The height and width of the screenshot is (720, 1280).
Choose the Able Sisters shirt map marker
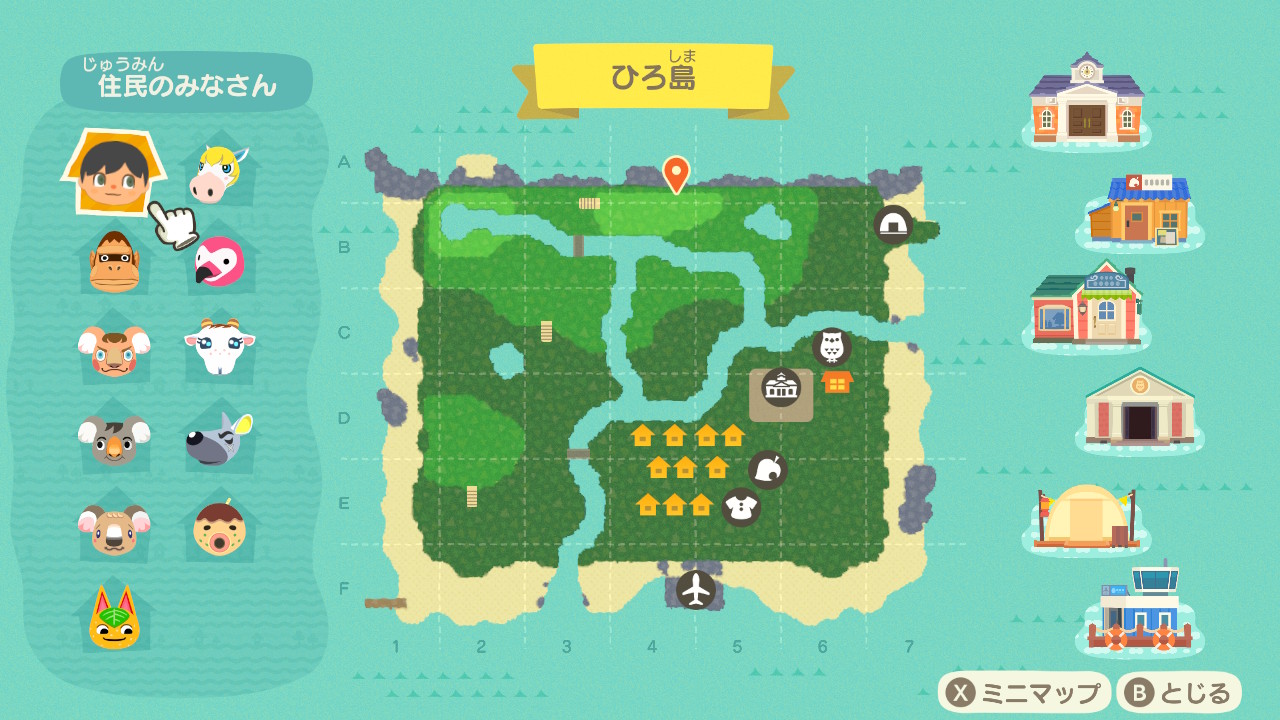(x=741, y=507)
